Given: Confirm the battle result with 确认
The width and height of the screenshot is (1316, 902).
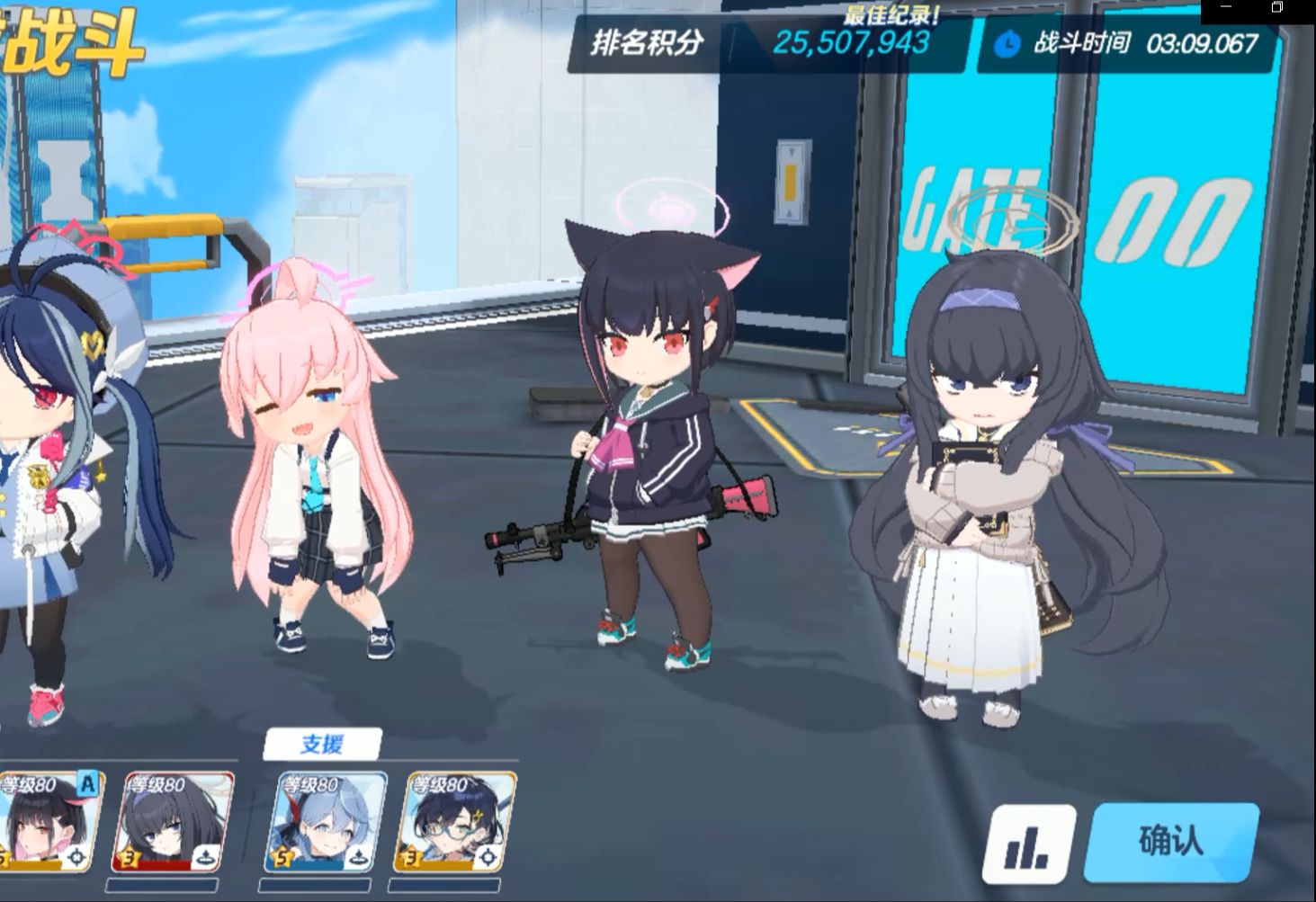Looking at the screenshot, I should point(1171,843).
